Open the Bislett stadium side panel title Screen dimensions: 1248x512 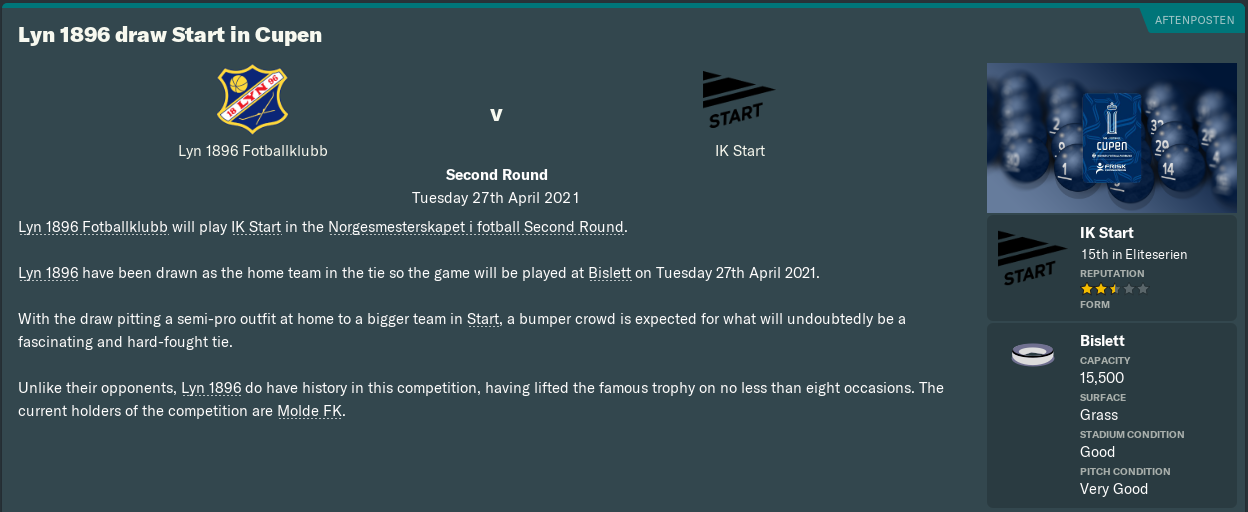point(1102,341)
